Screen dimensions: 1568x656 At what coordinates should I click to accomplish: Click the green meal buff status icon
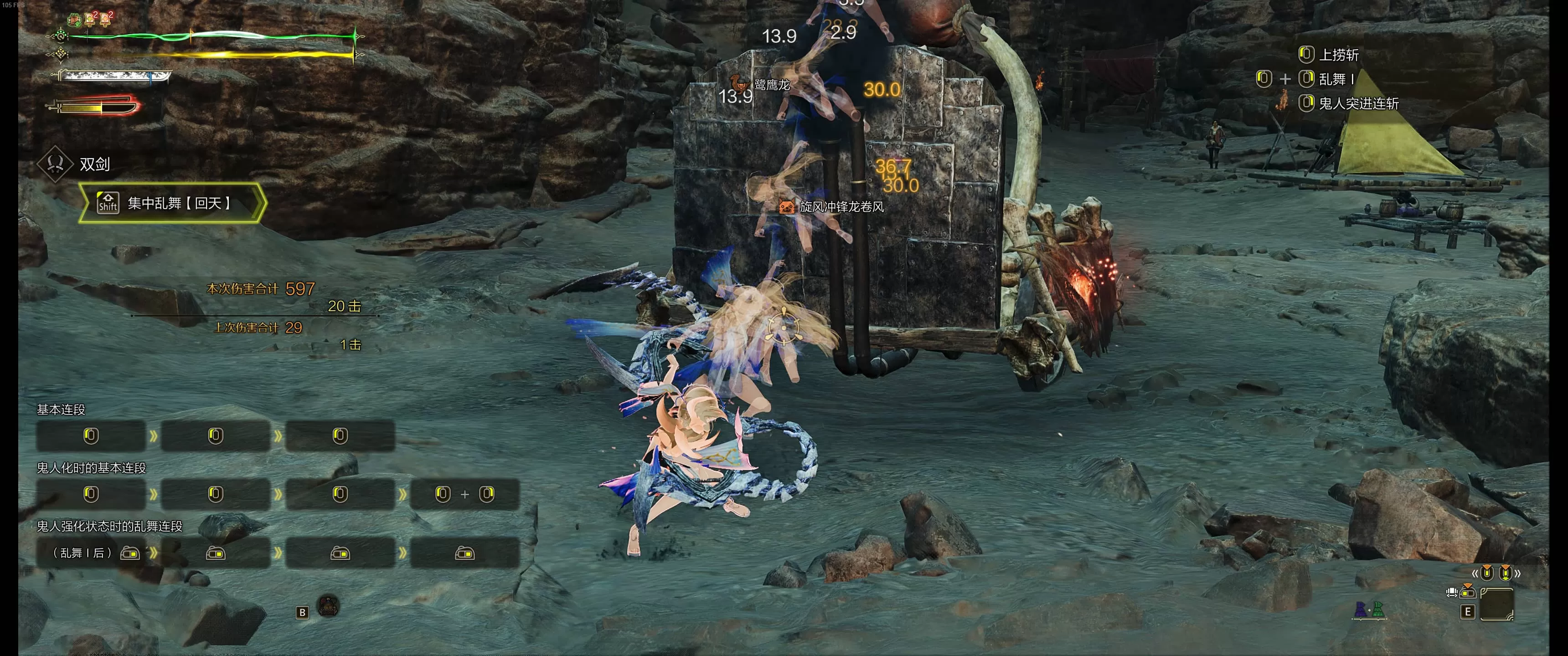[x=74, y=20]
